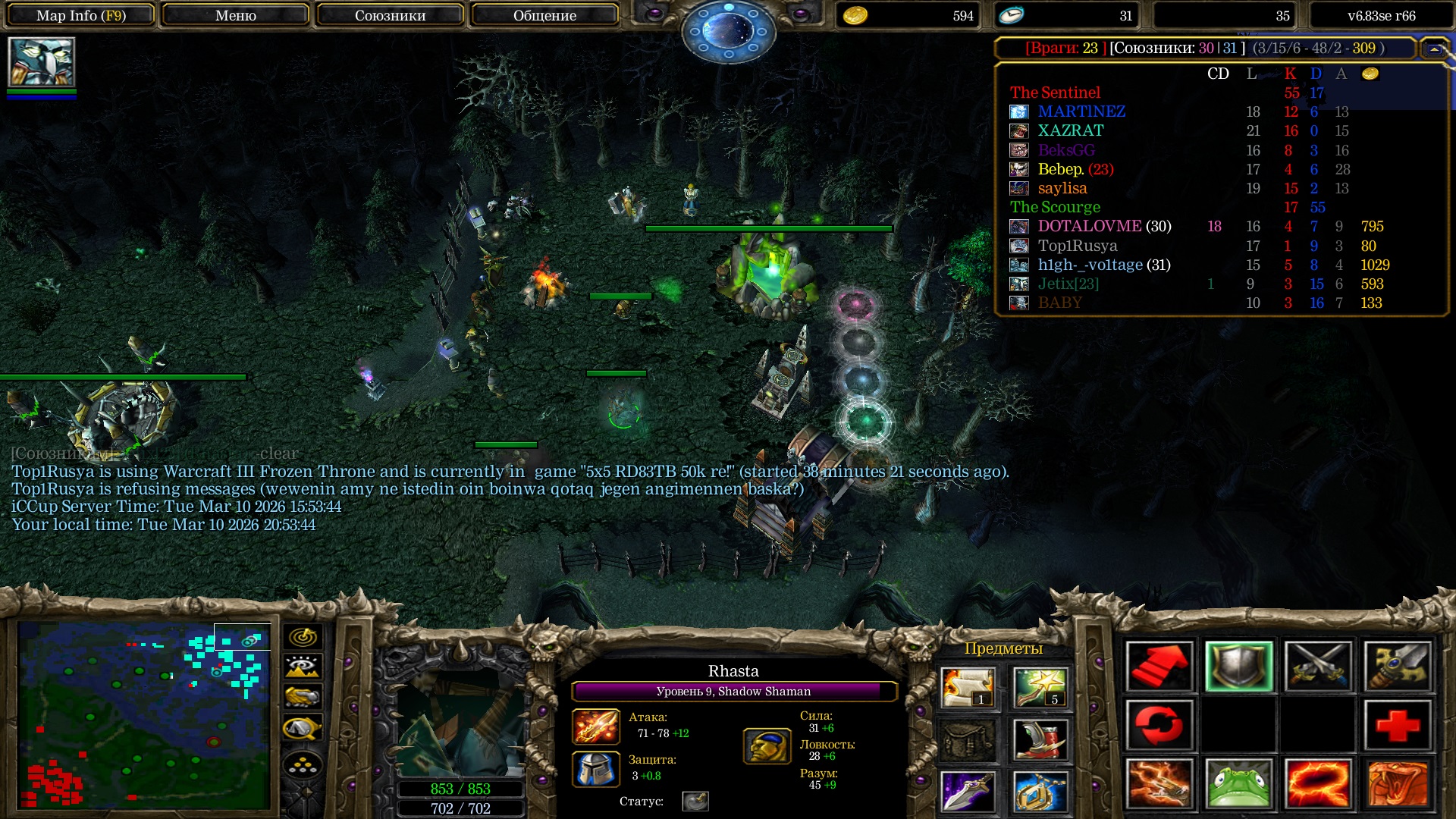The width and height of the screenshot is (1456, 819).
Task: Use the Blink Dagger item
Action: click(968, 792)
